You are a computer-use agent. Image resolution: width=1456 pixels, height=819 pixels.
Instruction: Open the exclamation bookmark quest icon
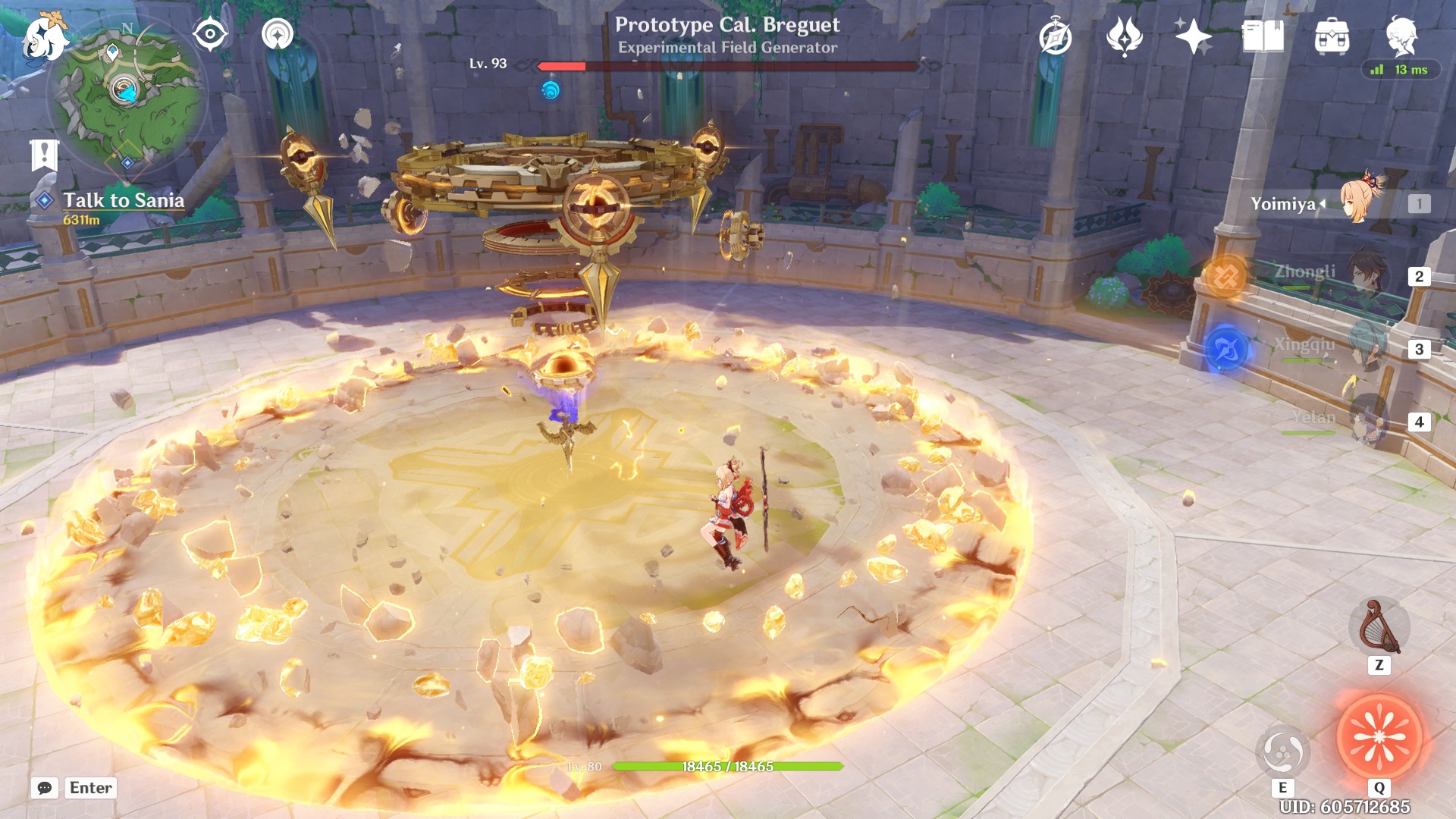(44, 155)
